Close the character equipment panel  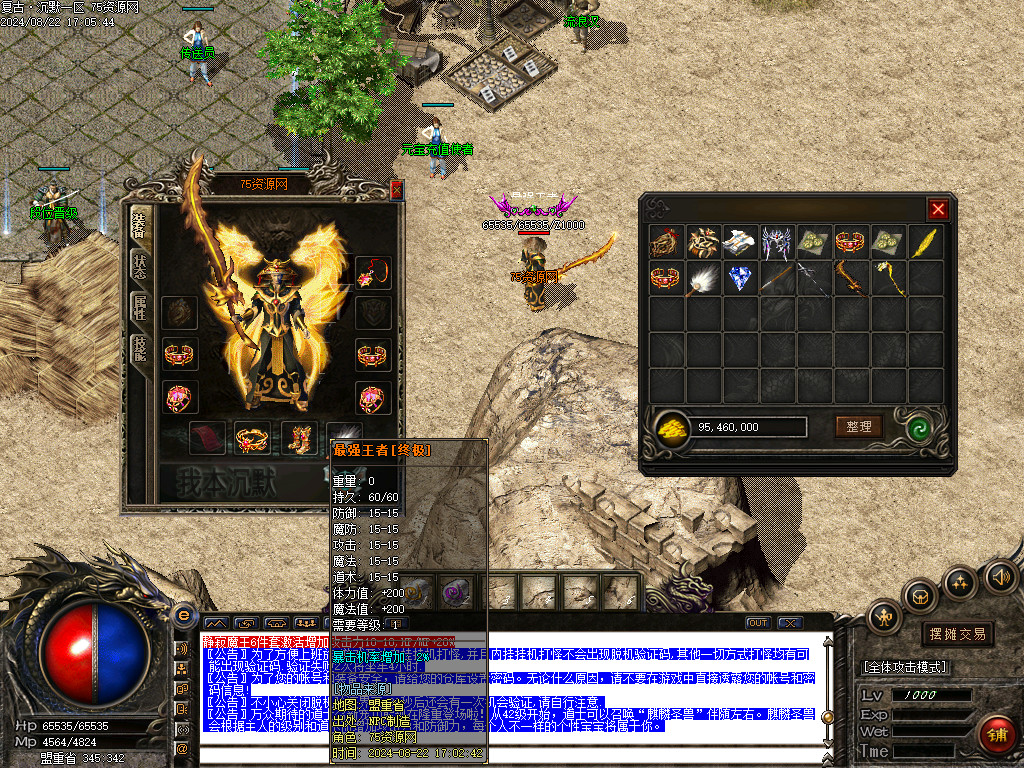pyautogui.click(x=396, y=190)
